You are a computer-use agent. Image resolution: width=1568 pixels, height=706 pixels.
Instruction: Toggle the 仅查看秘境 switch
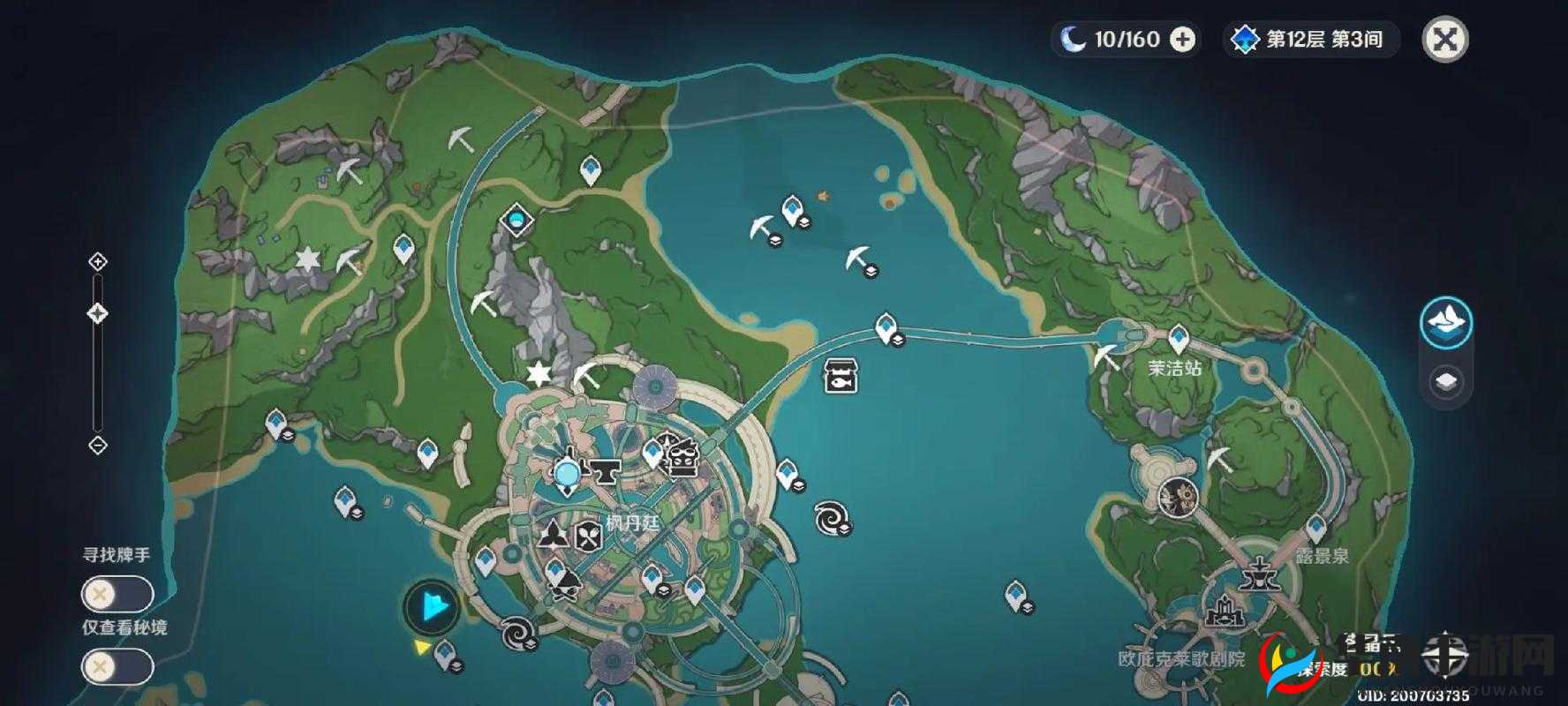click(x=117, y=666)
